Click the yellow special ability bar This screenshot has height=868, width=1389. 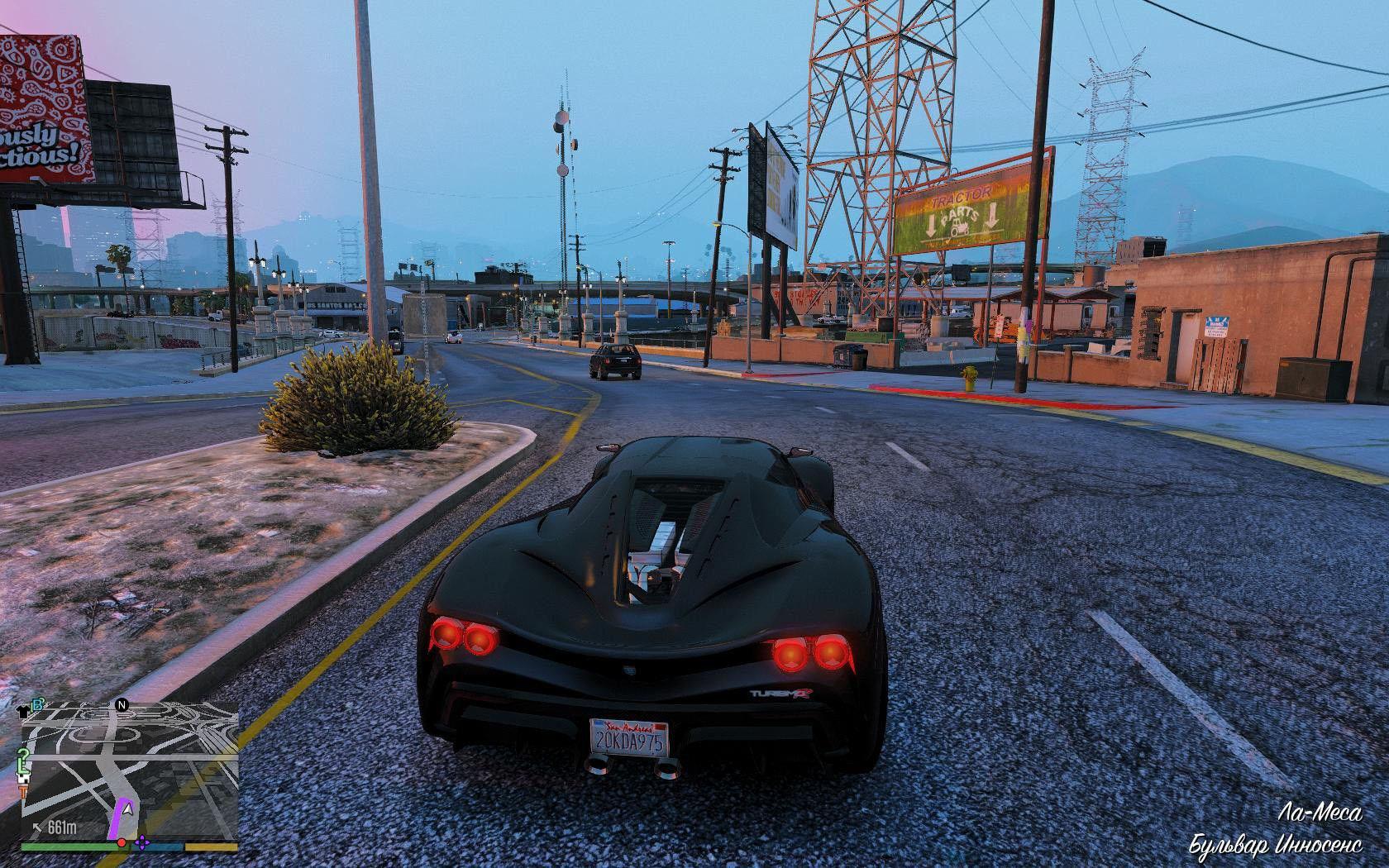(210, 846)
